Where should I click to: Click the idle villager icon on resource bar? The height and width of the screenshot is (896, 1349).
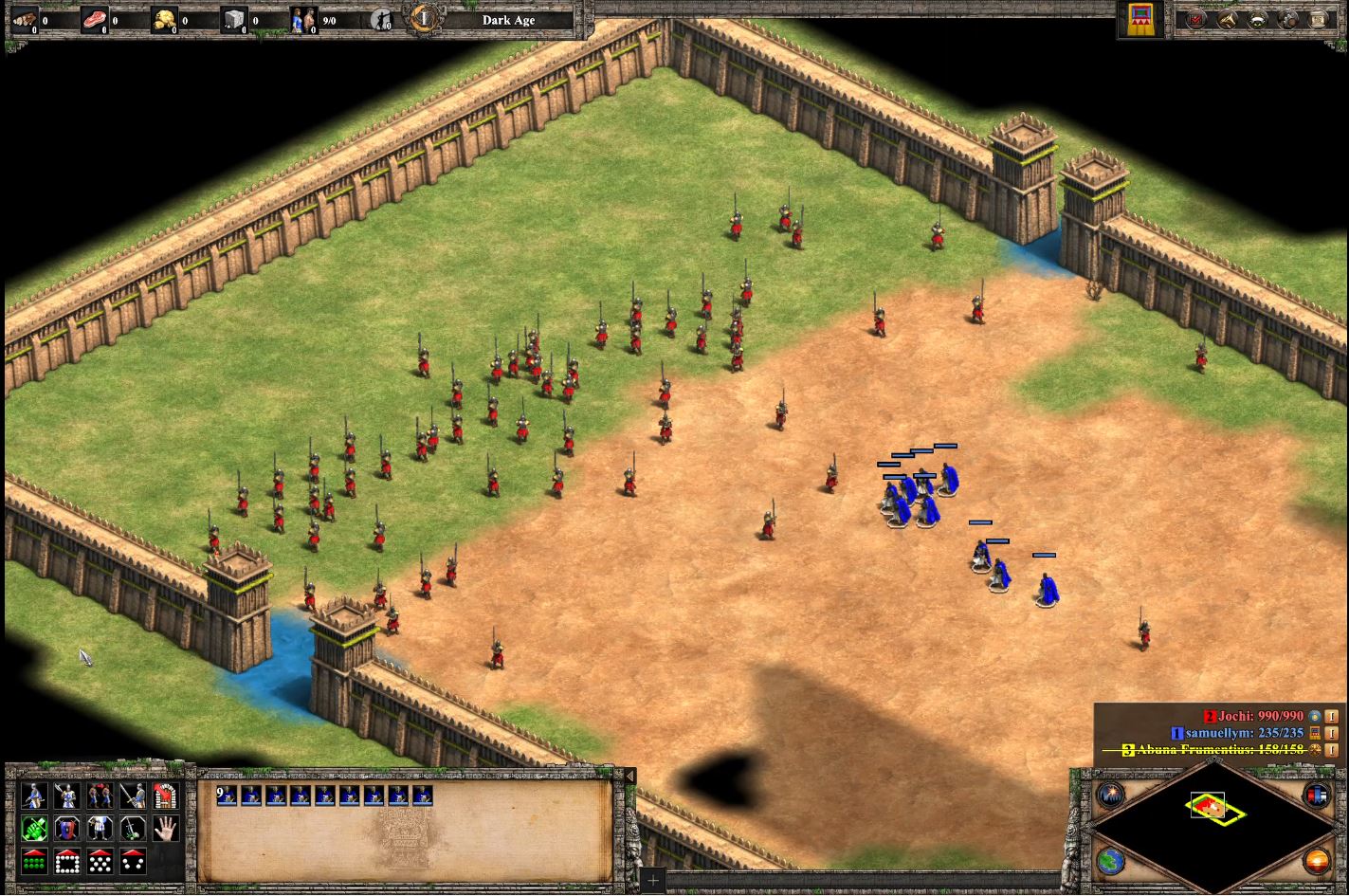tap(383, 18)
